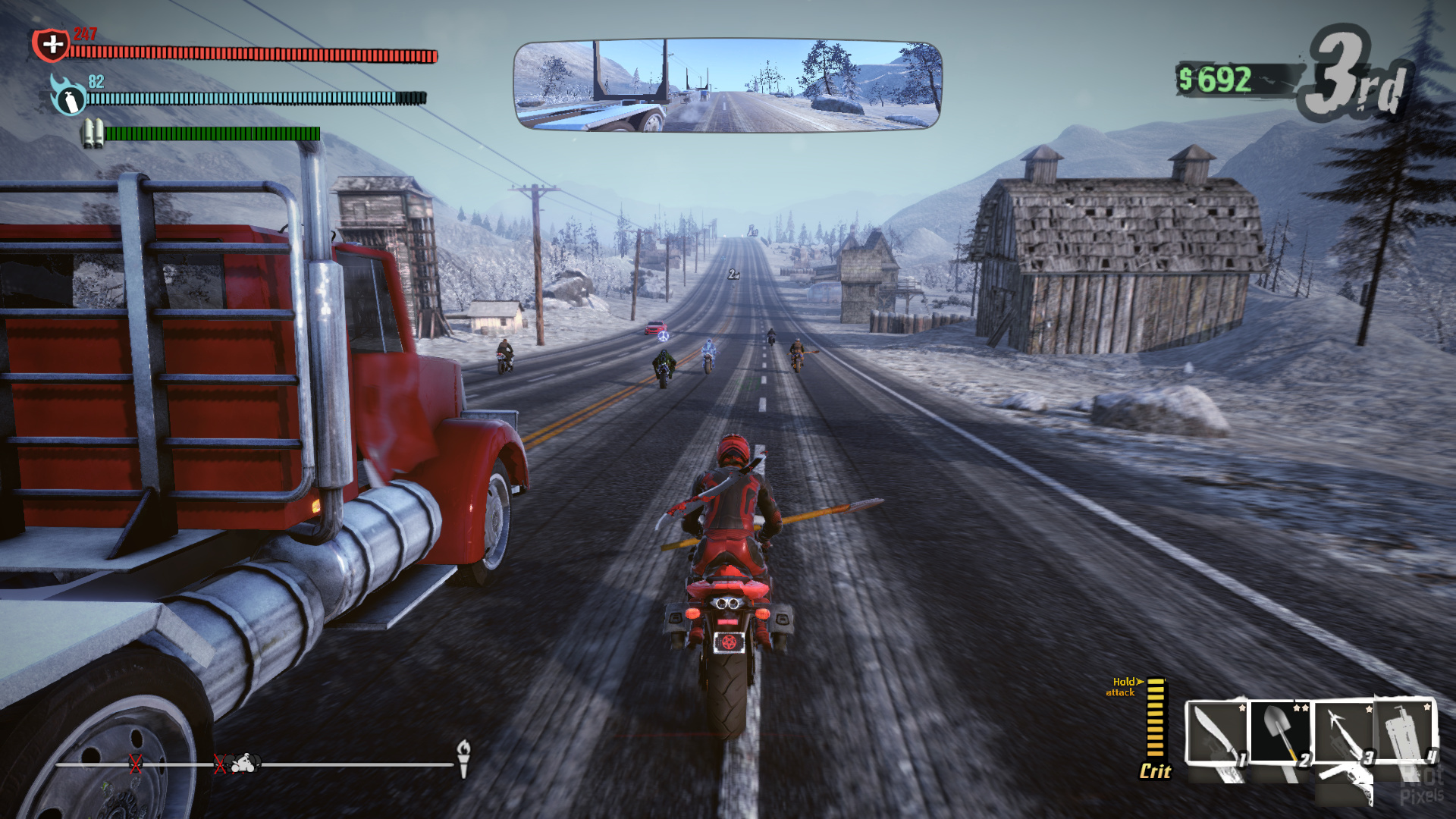Viewport: 1456px width, 819px height.
Task: Equip the shovel in weapon slot 2
Action: tap(1279, 733)
